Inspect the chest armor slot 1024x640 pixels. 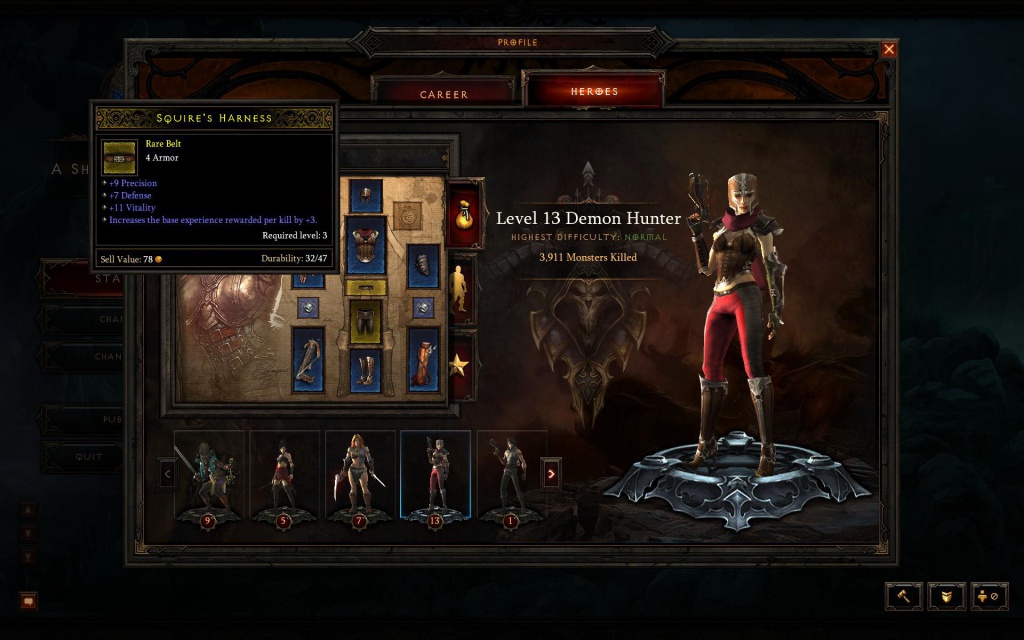pos(366,244)
